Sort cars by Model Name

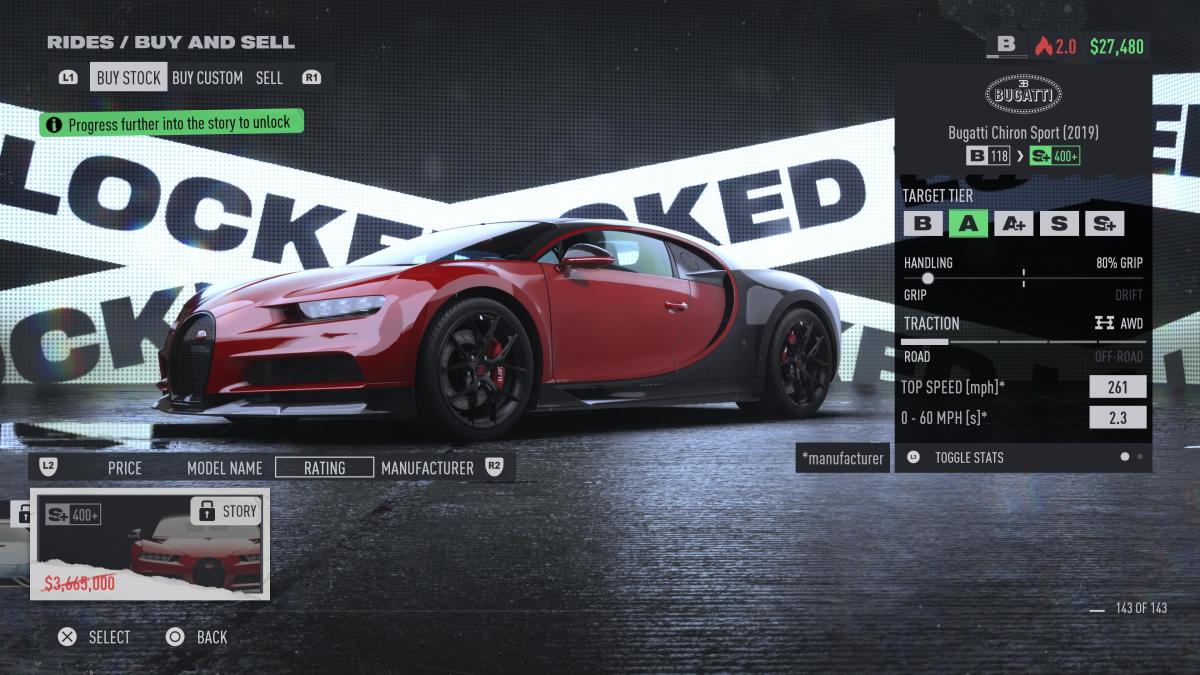[224, 467]
